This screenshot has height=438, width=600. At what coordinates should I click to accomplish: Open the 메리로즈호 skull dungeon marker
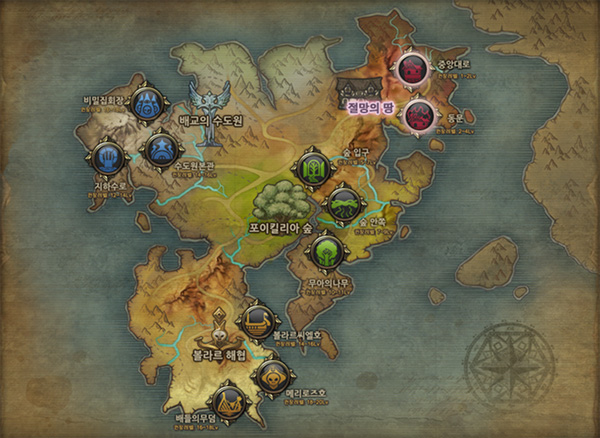pos(271,375)
